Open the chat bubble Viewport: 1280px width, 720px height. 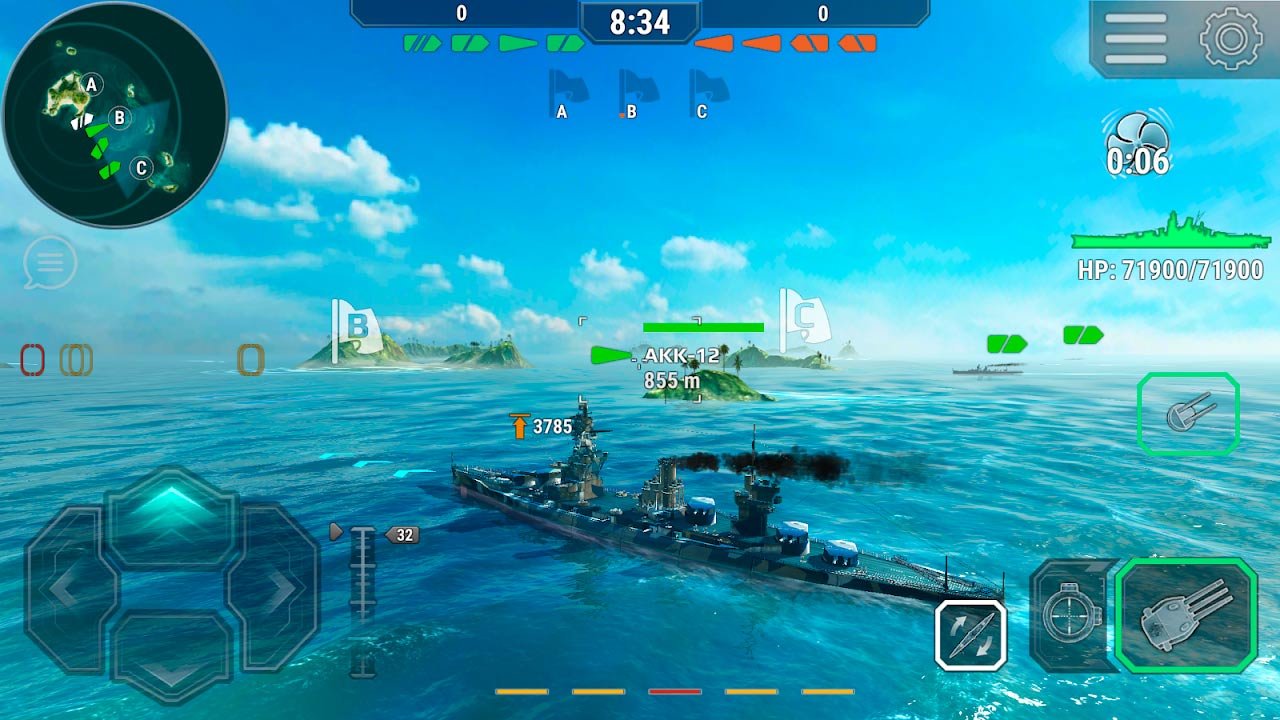coord(50,263)
